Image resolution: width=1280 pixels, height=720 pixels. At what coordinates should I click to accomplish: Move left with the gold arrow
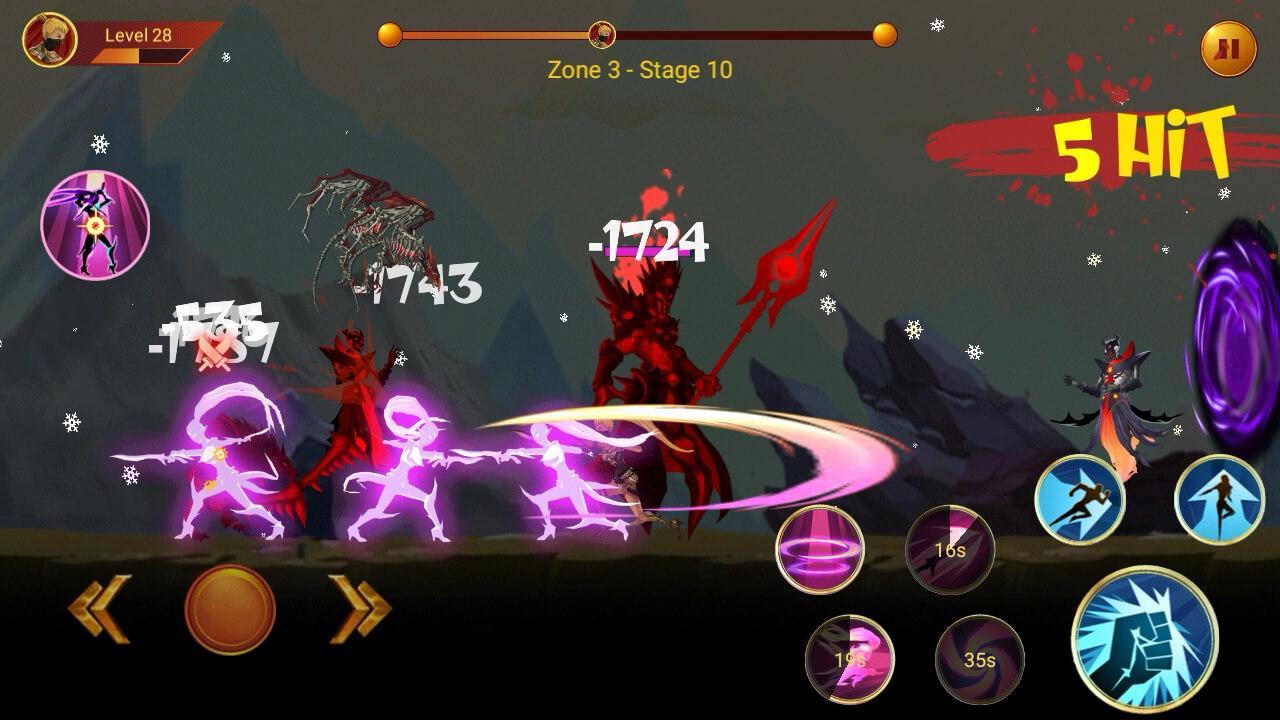[x=100, y=608]
